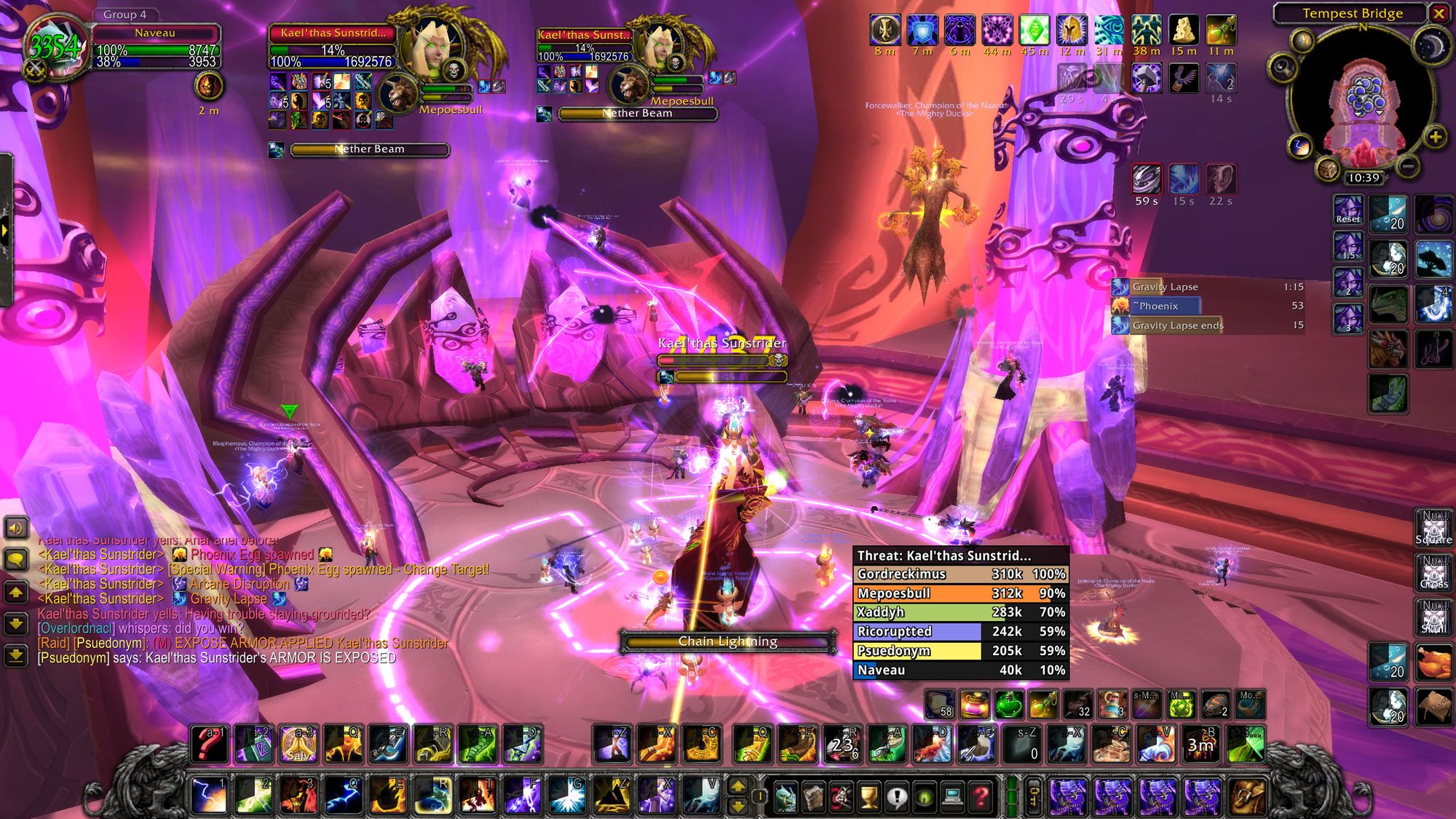
Task: Use the Salv macro button
Action: (298, 744)
